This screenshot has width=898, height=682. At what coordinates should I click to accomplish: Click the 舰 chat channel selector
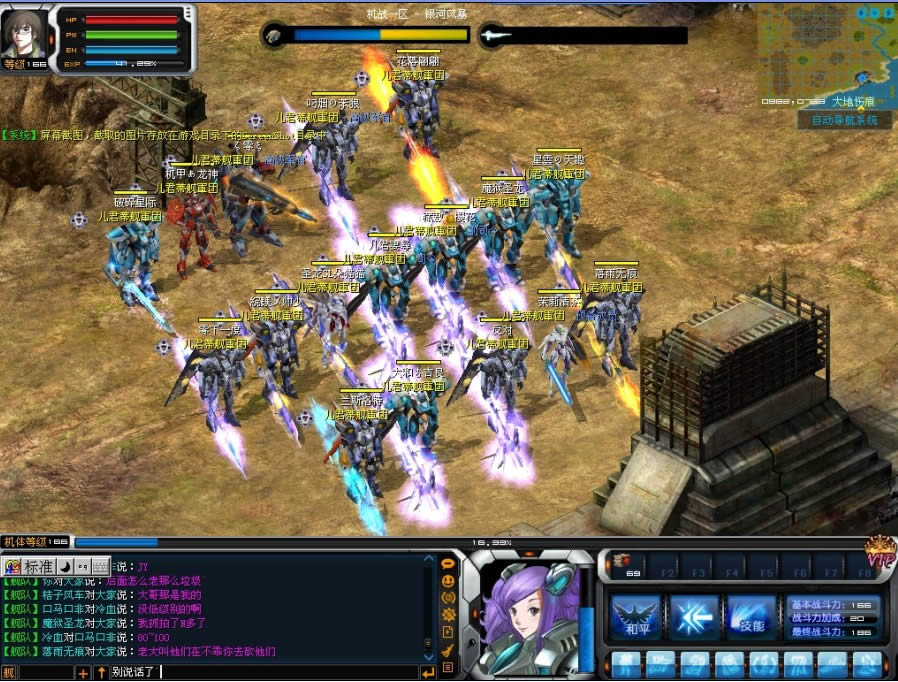pyautogui.click(x=9, y=673)
